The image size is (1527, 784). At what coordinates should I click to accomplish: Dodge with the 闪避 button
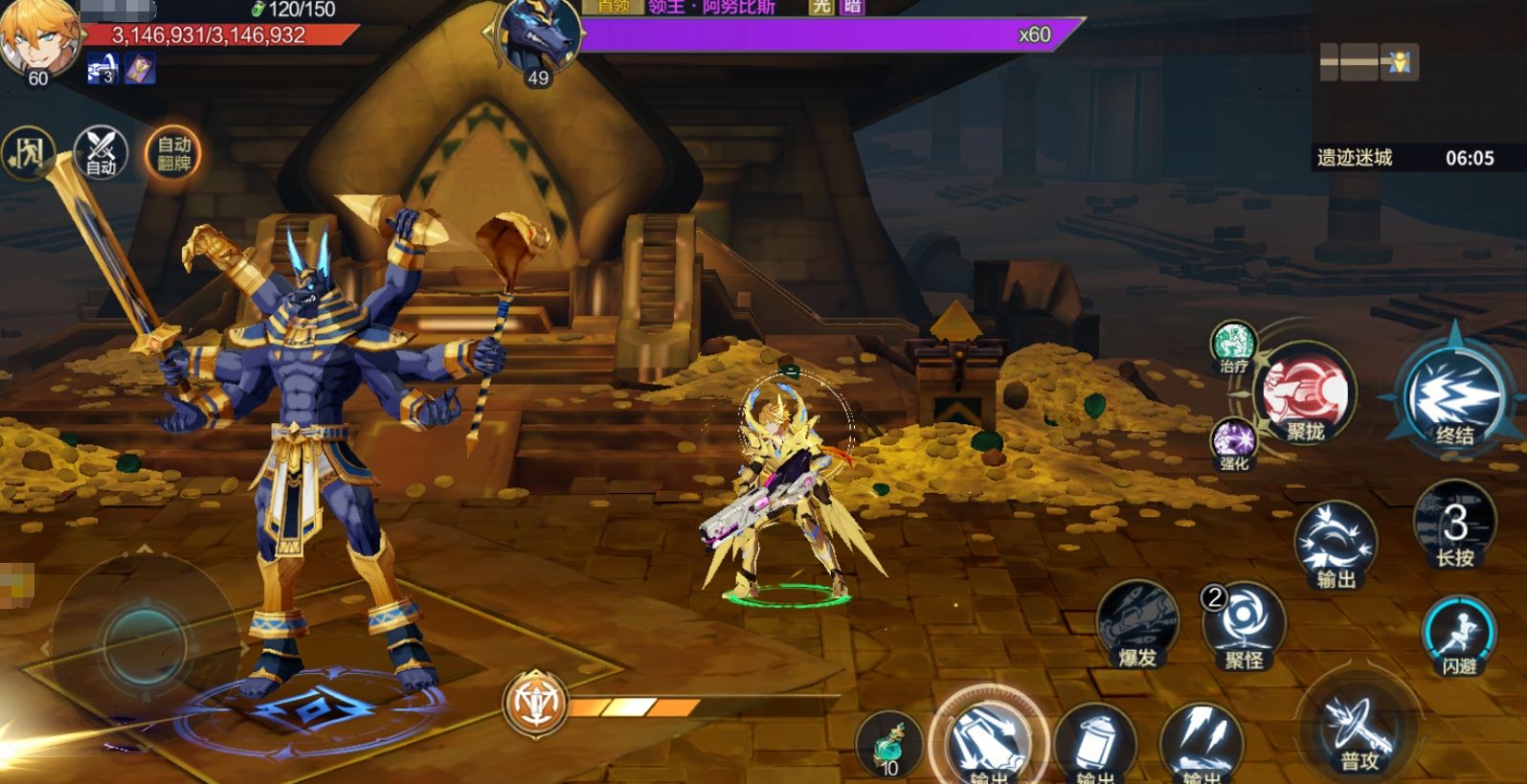(1459, 636)
